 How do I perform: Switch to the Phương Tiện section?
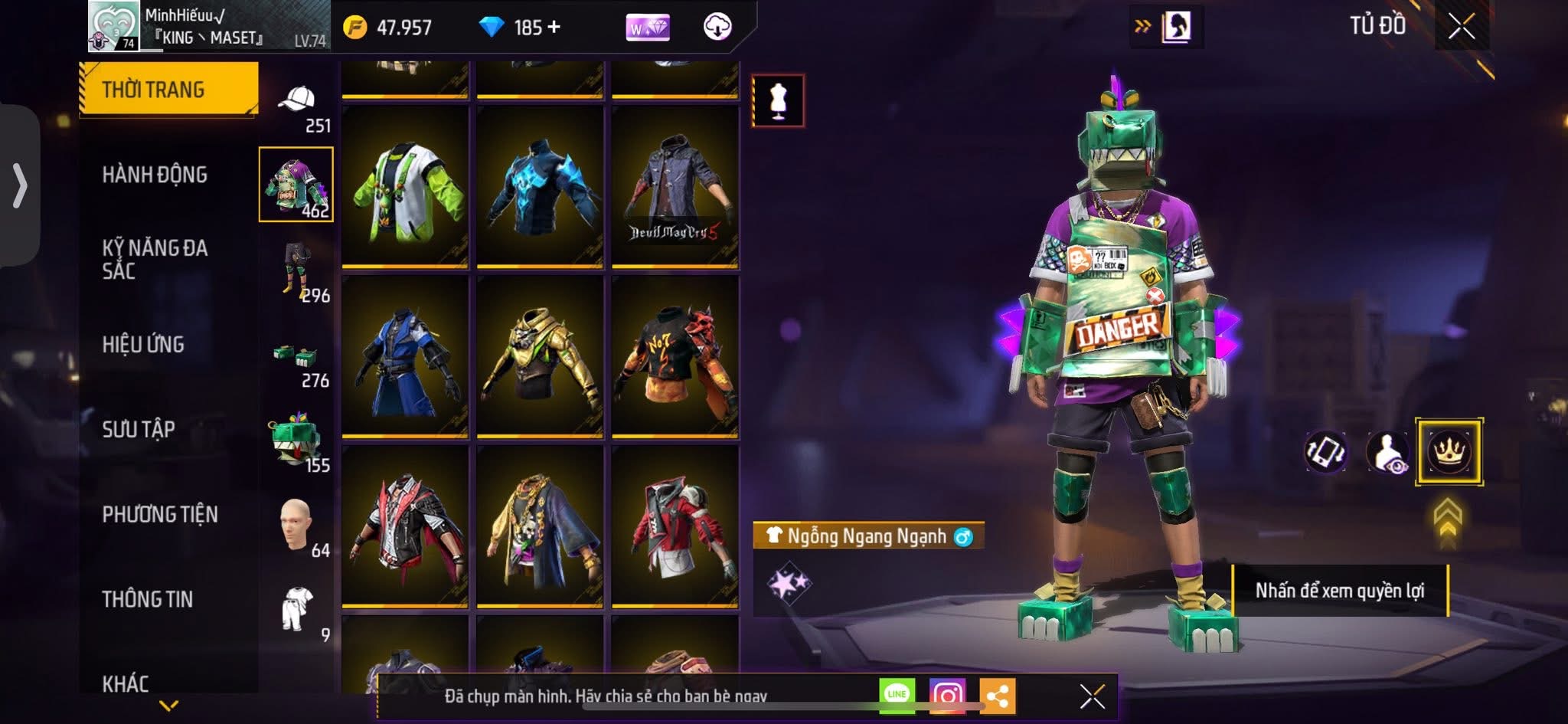tap(160, 514)
